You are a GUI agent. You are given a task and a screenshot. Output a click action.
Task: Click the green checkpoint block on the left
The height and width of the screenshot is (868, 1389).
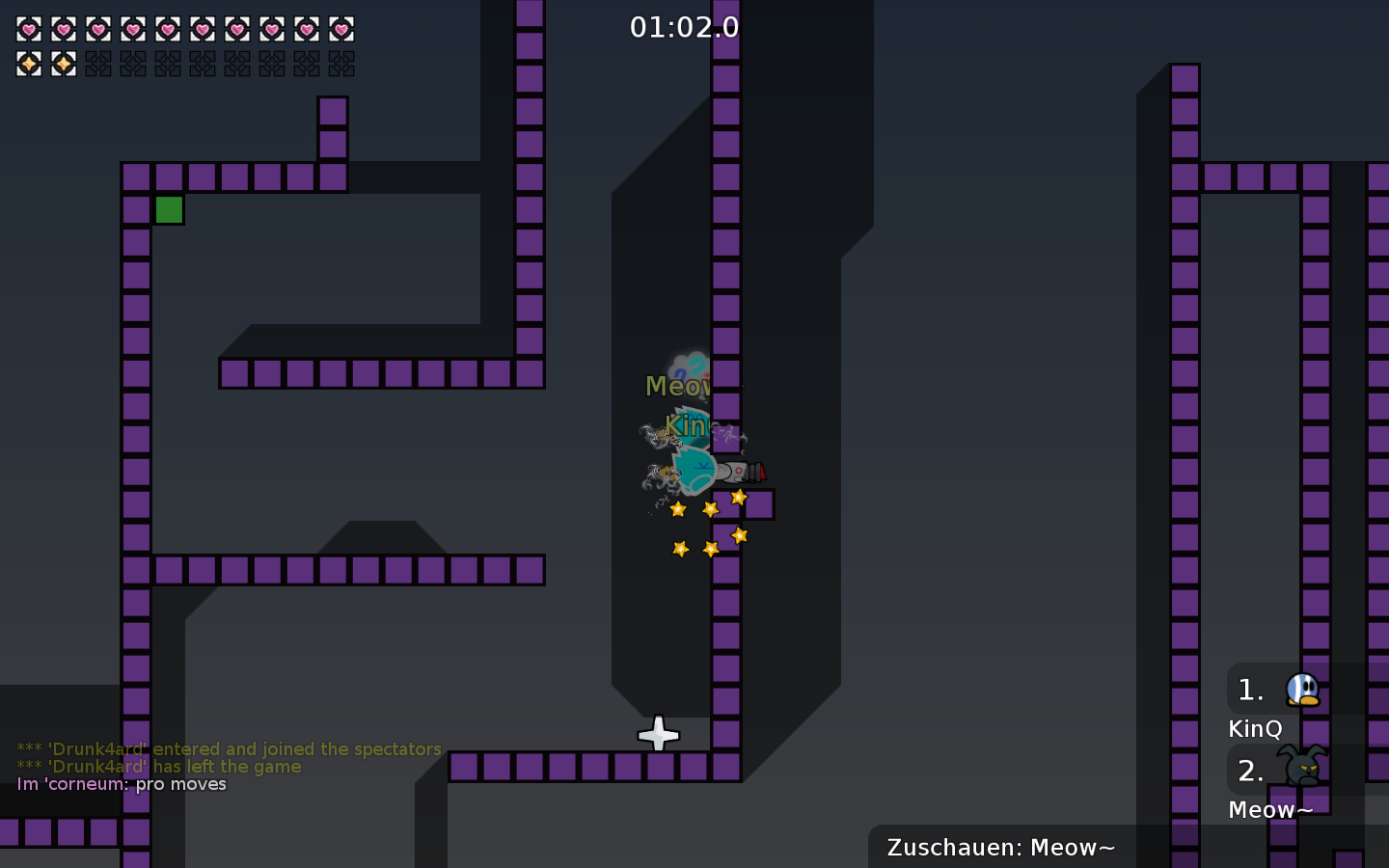(x=170, y=209)
